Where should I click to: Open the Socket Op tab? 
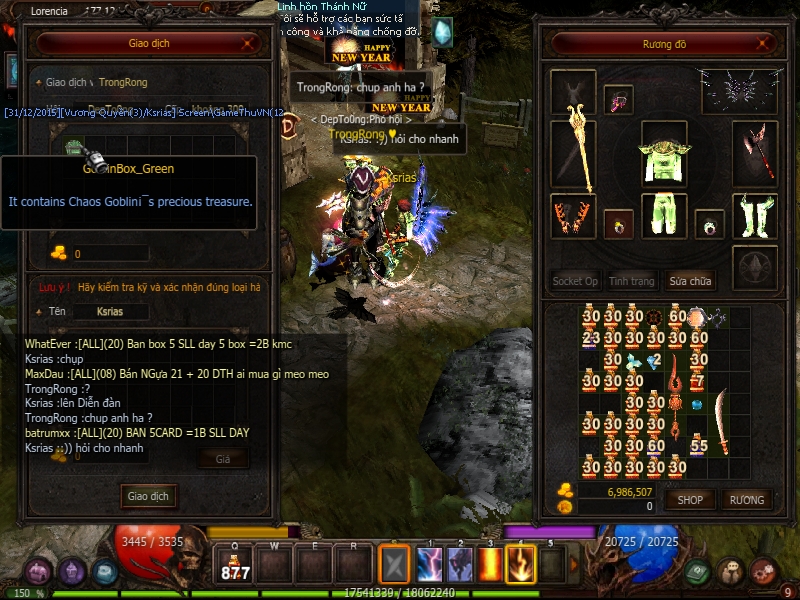point(575,281)
